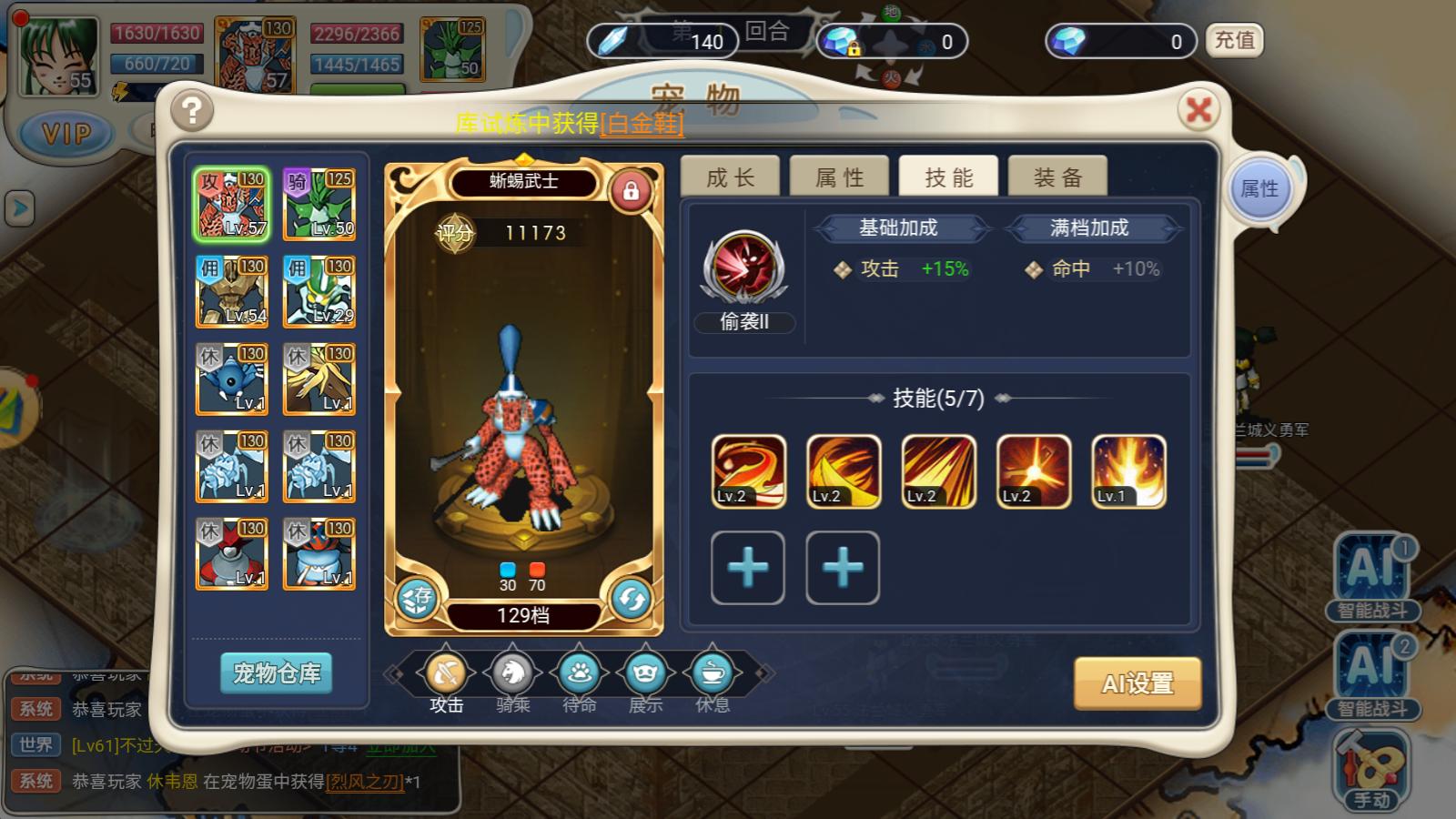This screenshot has width=1456, height=819.
Task: Open the 宠物仓库 pet warehouse
Action: tap(275, 673)
